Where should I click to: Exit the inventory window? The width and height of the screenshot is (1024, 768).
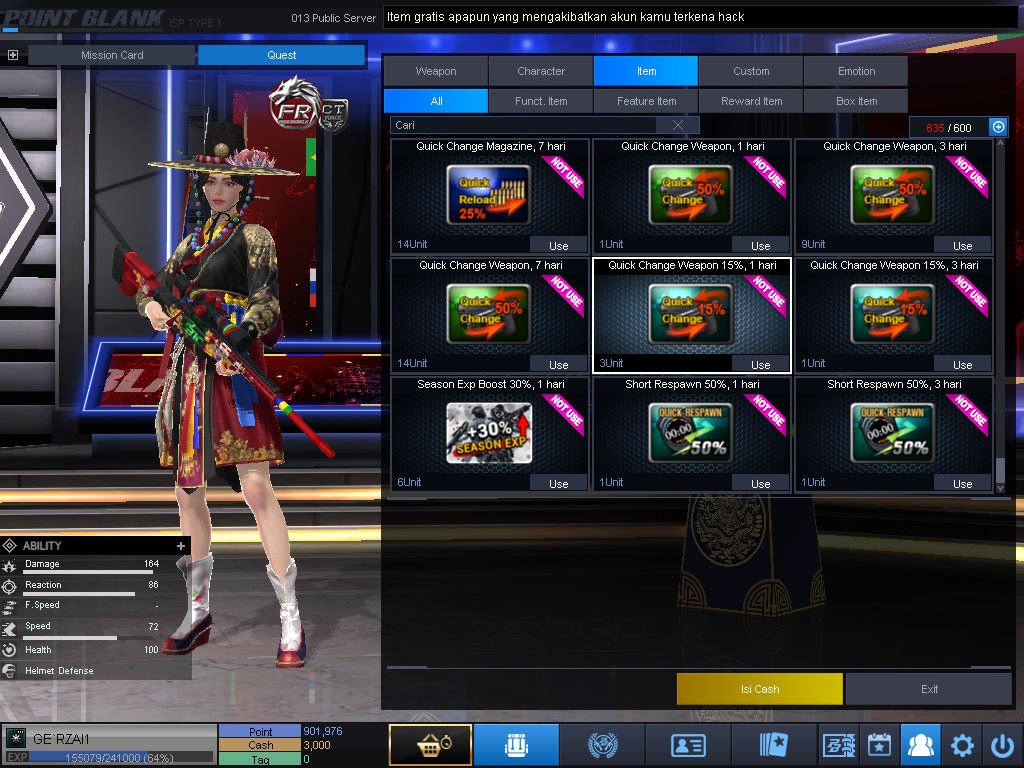point(929,689)
